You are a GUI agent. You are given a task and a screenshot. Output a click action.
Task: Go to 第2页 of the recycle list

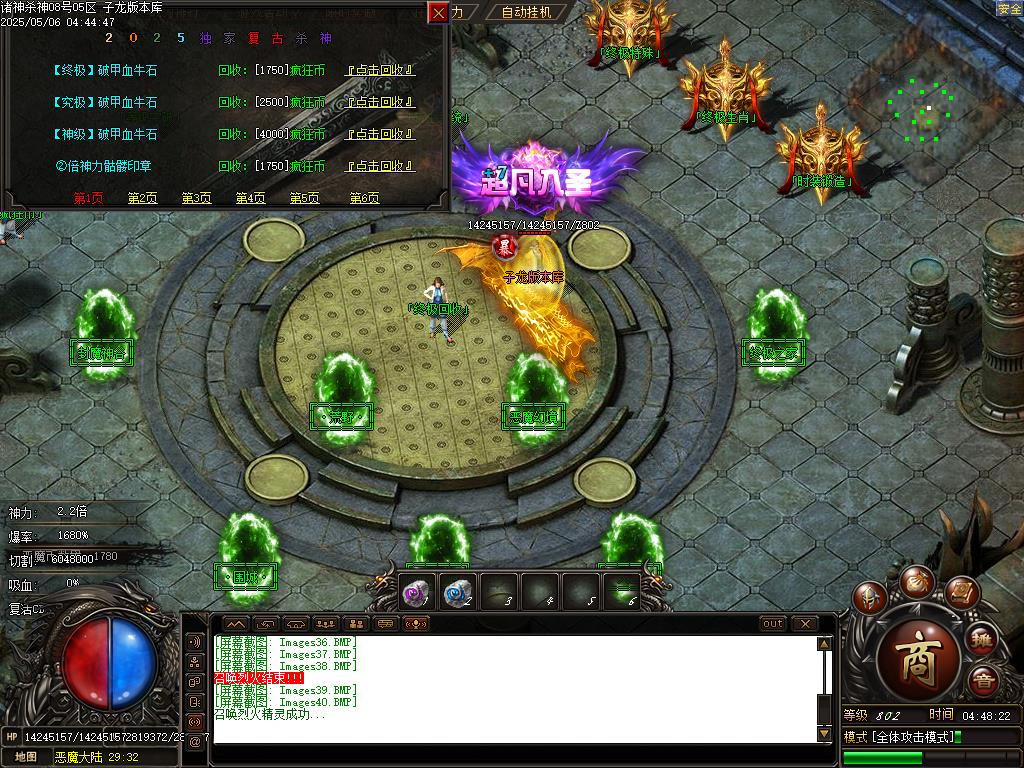(x=142, y=198)
